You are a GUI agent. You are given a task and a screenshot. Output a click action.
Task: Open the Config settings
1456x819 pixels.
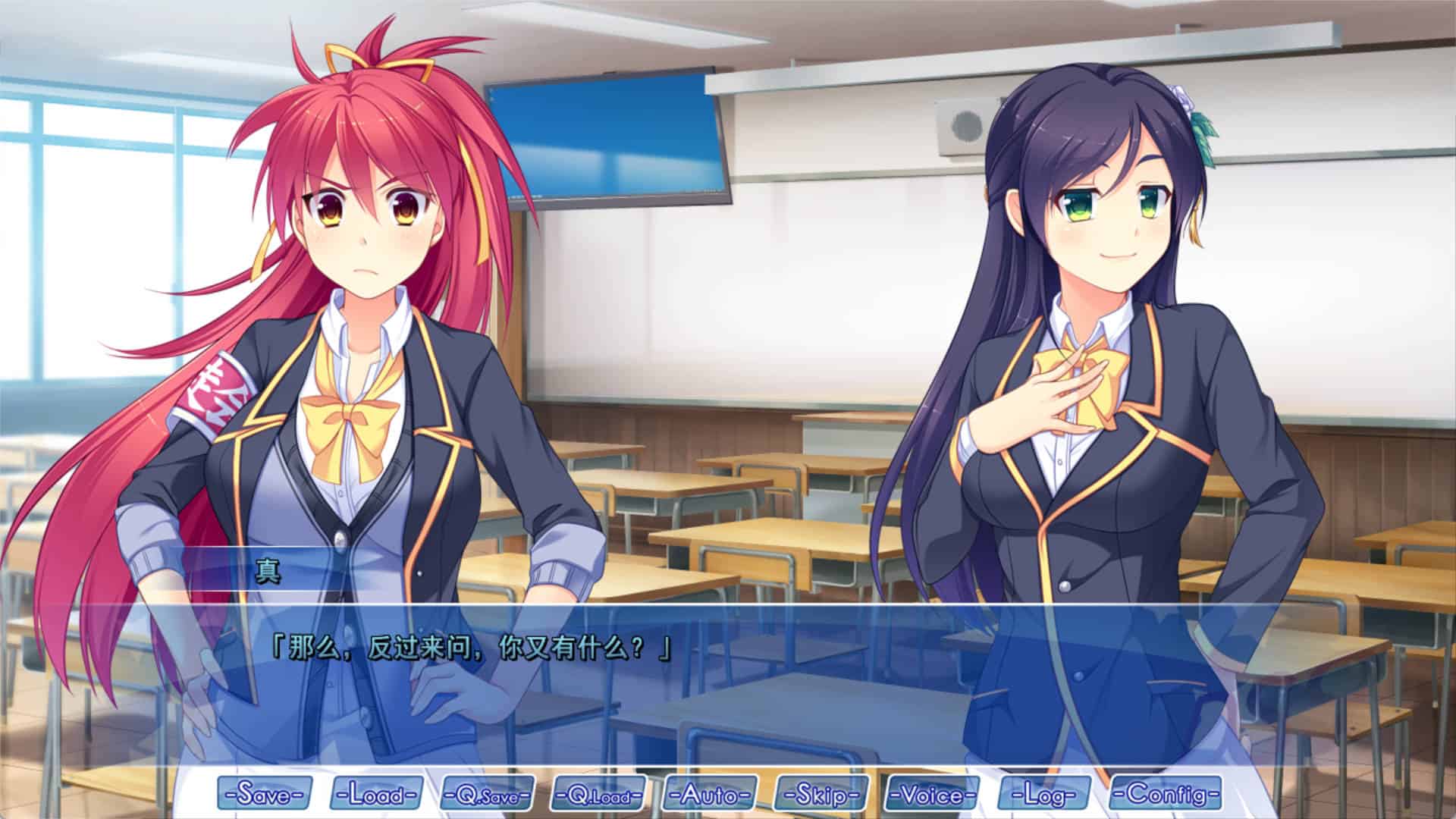pyautogui.click(x=1166, y=793)
